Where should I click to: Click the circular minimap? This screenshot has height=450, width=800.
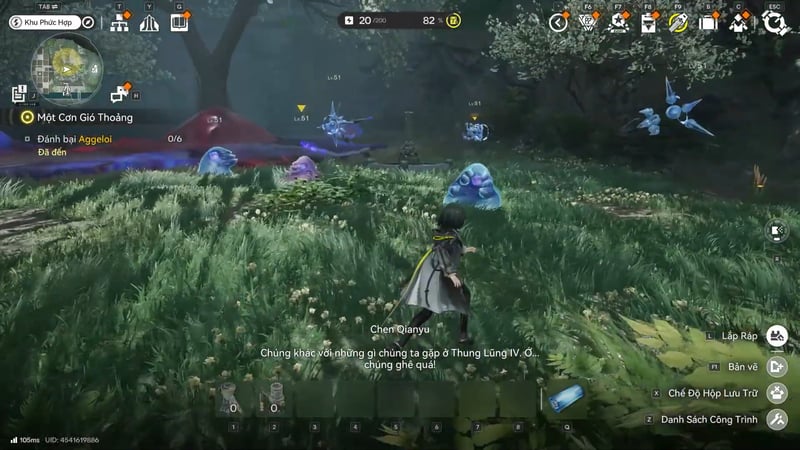pyautogui.click(x=68, y=69)
